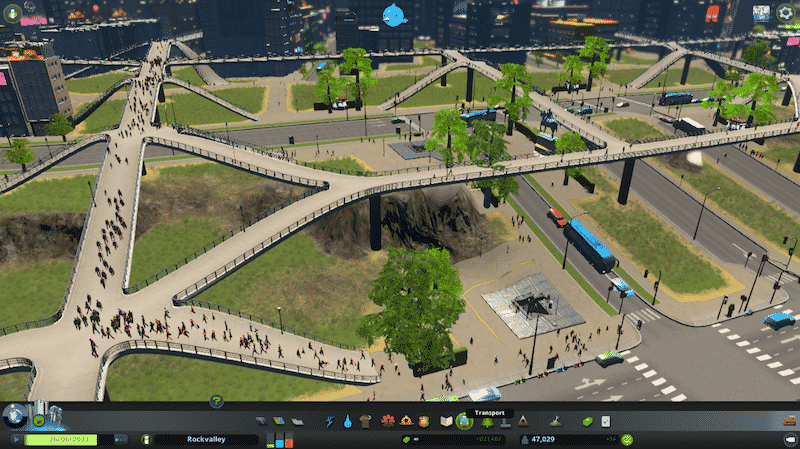Open the Monuments build menu
Viewport: 800px width, 449px height.
coord(522,422)
